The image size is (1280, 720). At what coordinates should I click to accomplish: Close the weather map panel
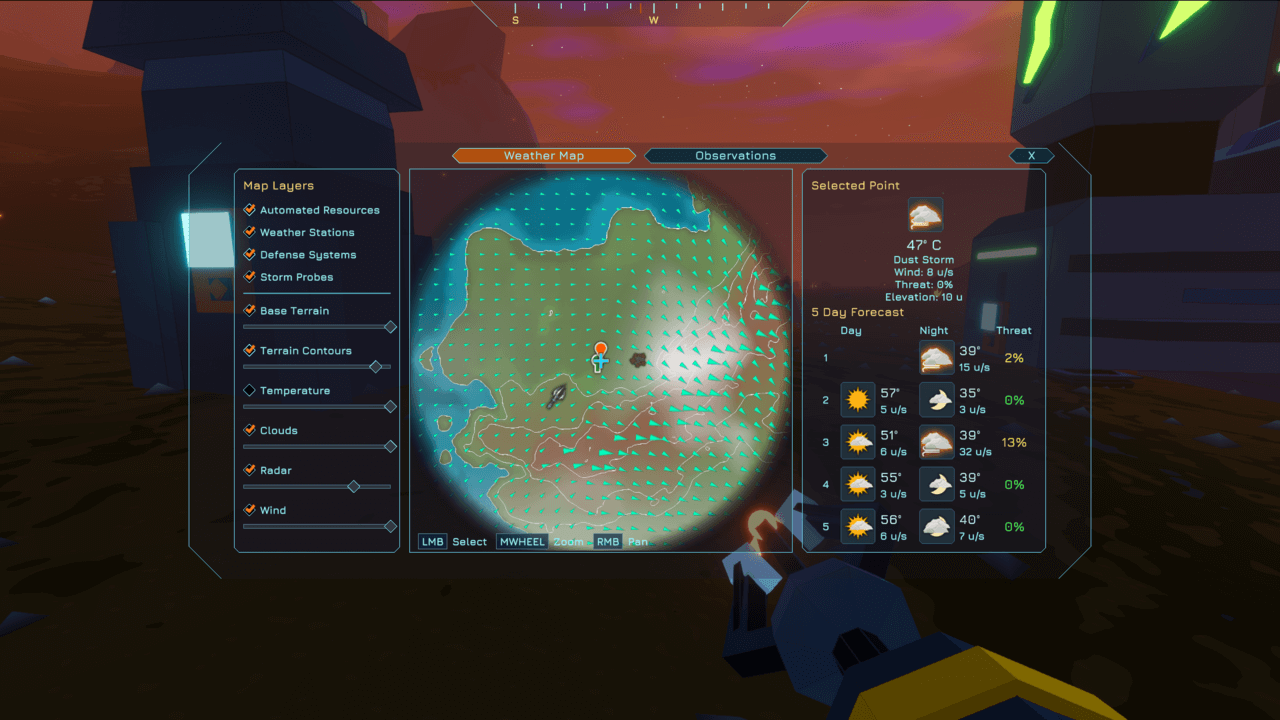(1031, 156)
